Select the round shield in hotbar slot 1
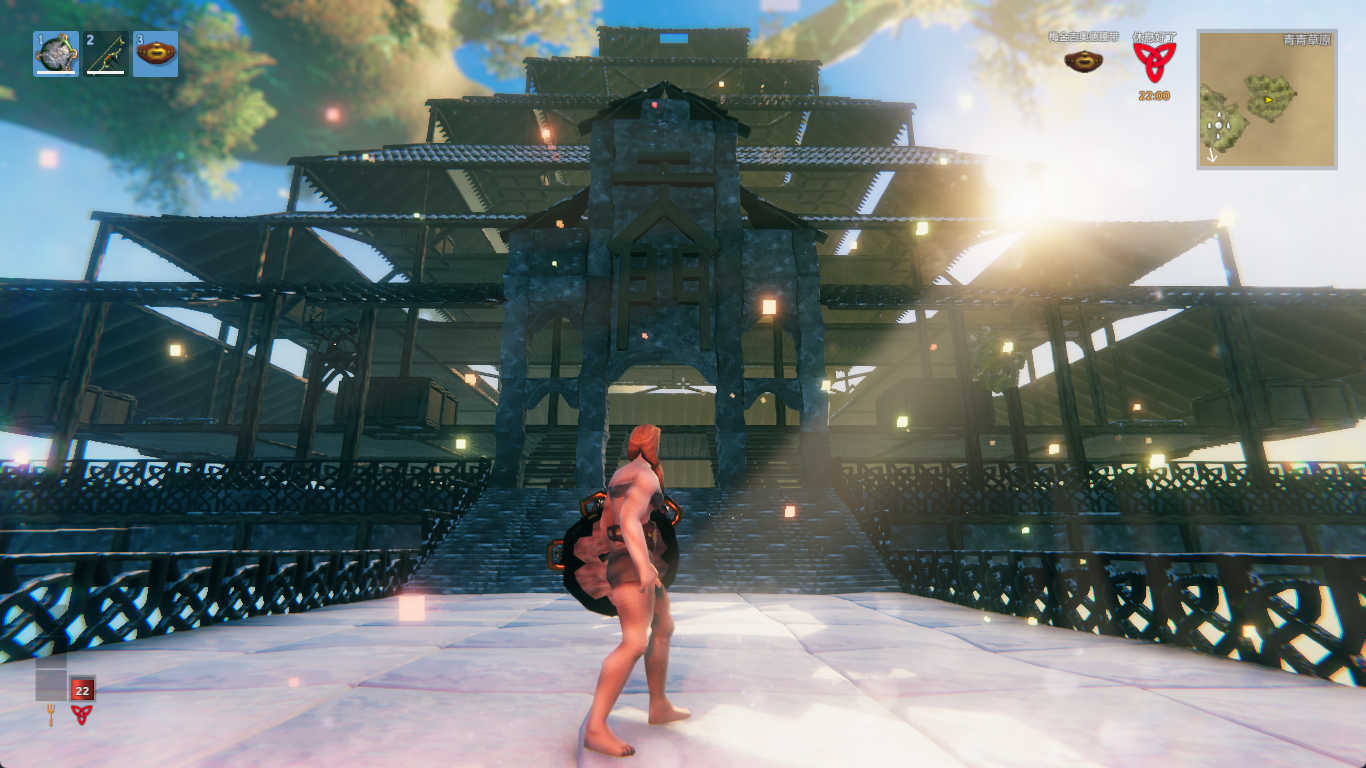This screenshot has height=768, width=1366. coord(56,53)
